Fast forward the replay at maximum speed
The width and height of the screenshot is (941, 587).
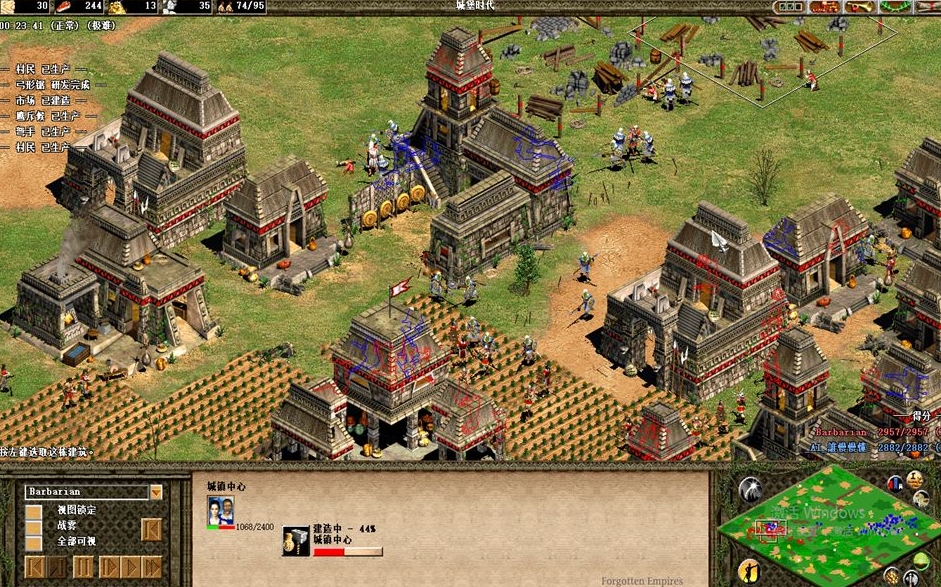tap(151, 567)
